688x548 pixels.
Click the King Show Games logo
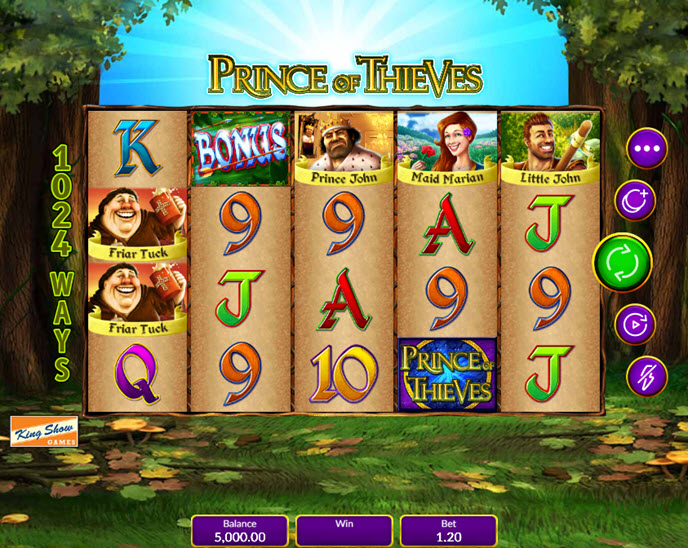43,431
